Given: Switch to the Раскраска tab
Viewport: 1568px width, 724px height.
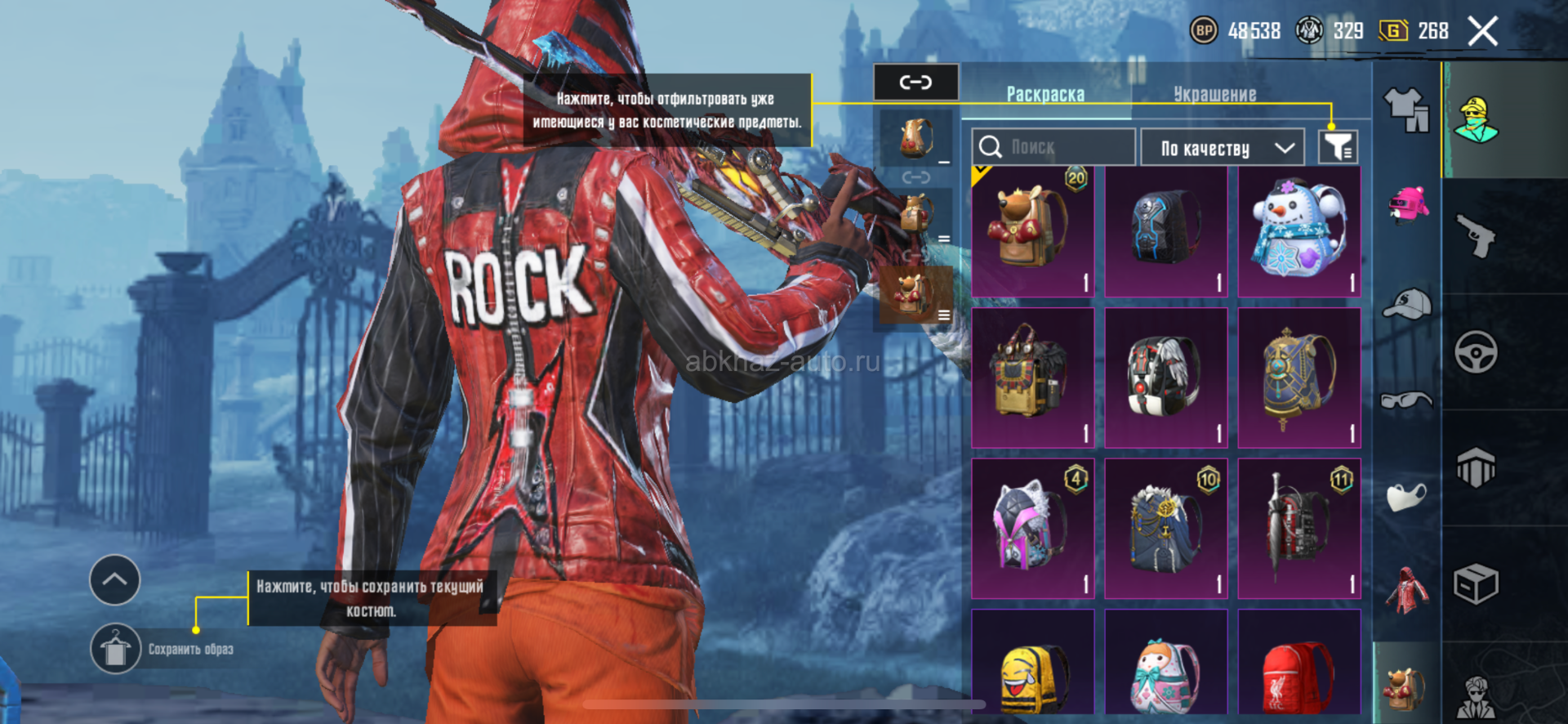Looking at the screenshot, I should coord(1045,94).
